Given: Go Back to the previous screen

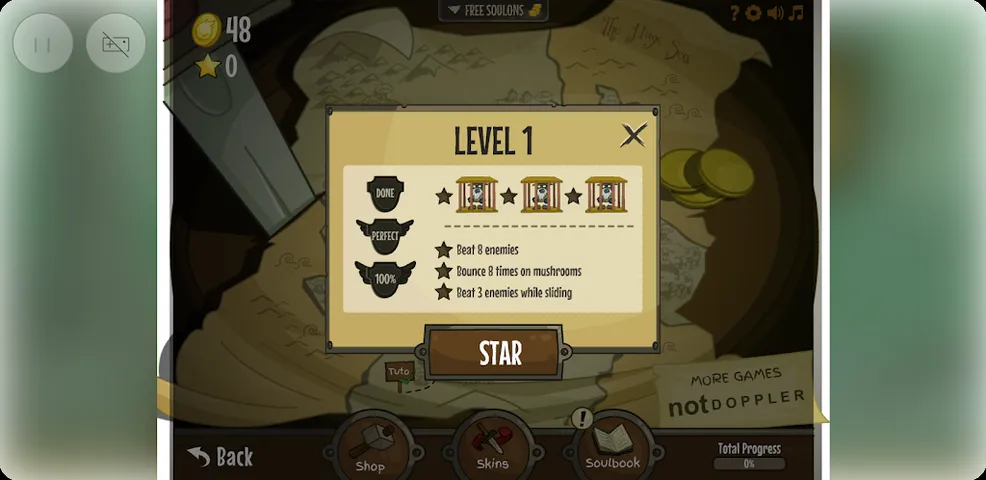Looking at the screenshot, I should 221,457.
